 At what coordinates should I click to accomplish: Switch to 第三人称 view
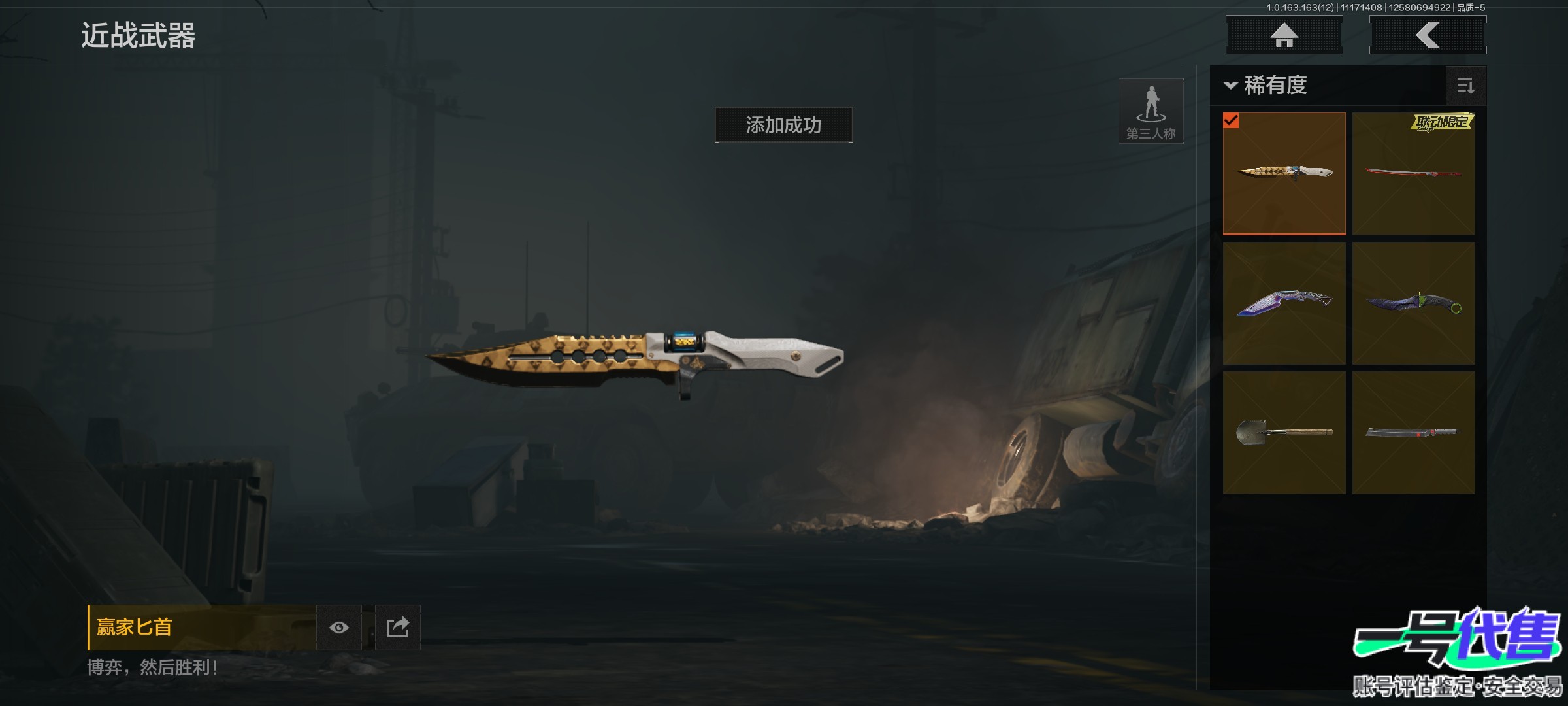click(1151, 111)
